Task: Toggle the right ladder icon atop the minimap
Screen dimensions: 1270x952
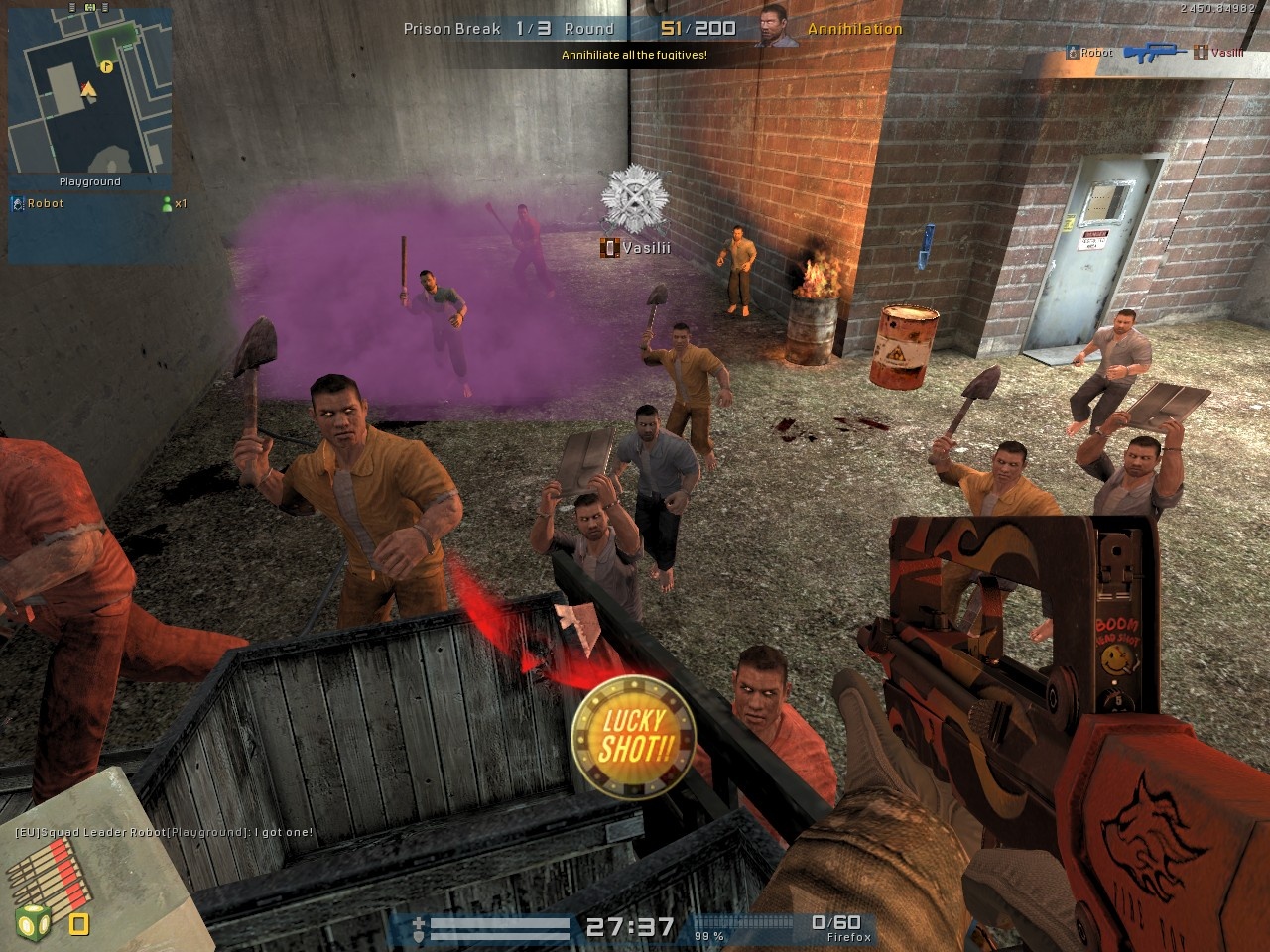Action: pyautogui.click(x=104, y=7)
